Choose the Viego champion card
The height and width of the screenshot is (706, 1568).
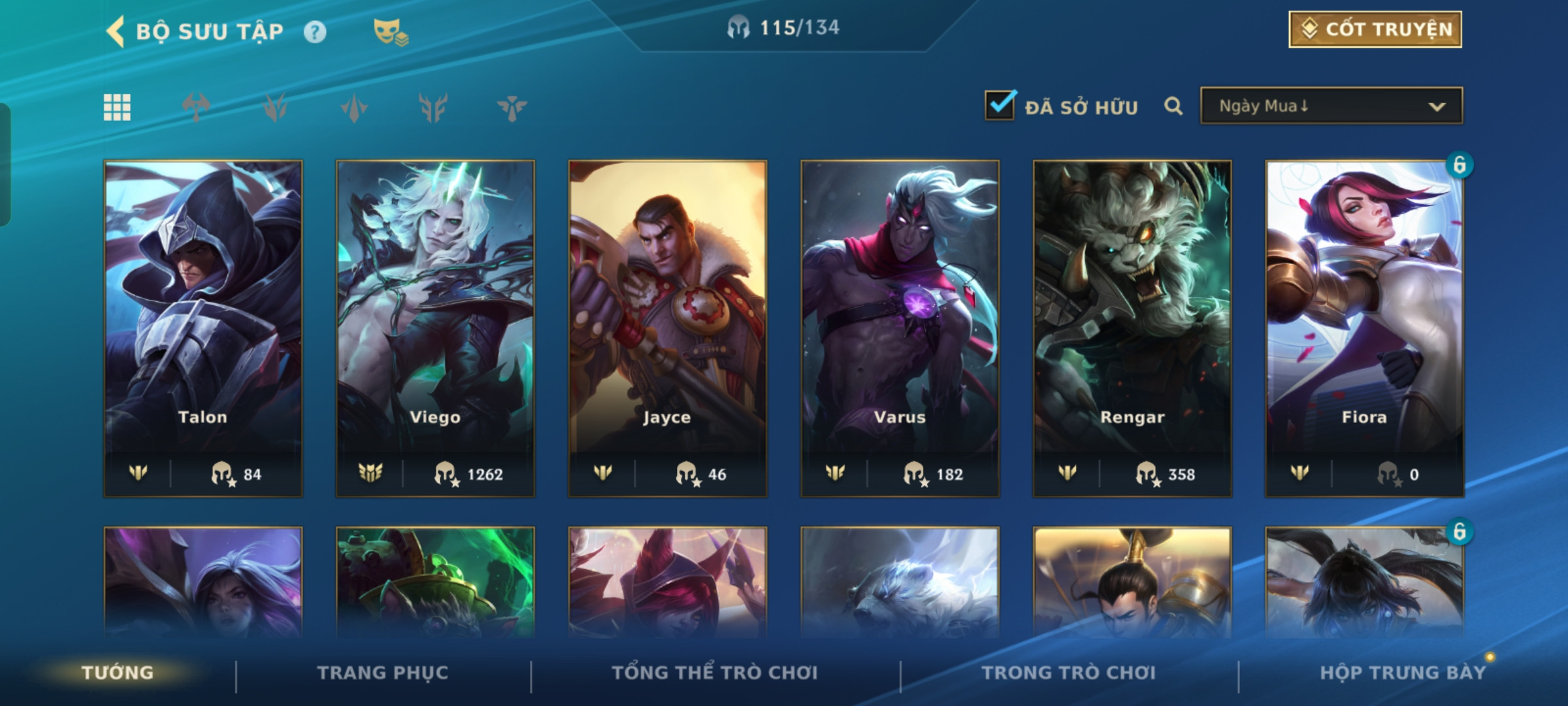point(435,328)
